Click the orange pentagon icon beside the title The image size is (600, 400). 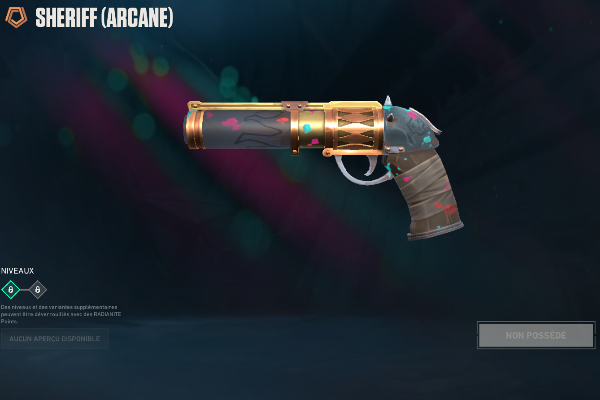pos(16,18)
